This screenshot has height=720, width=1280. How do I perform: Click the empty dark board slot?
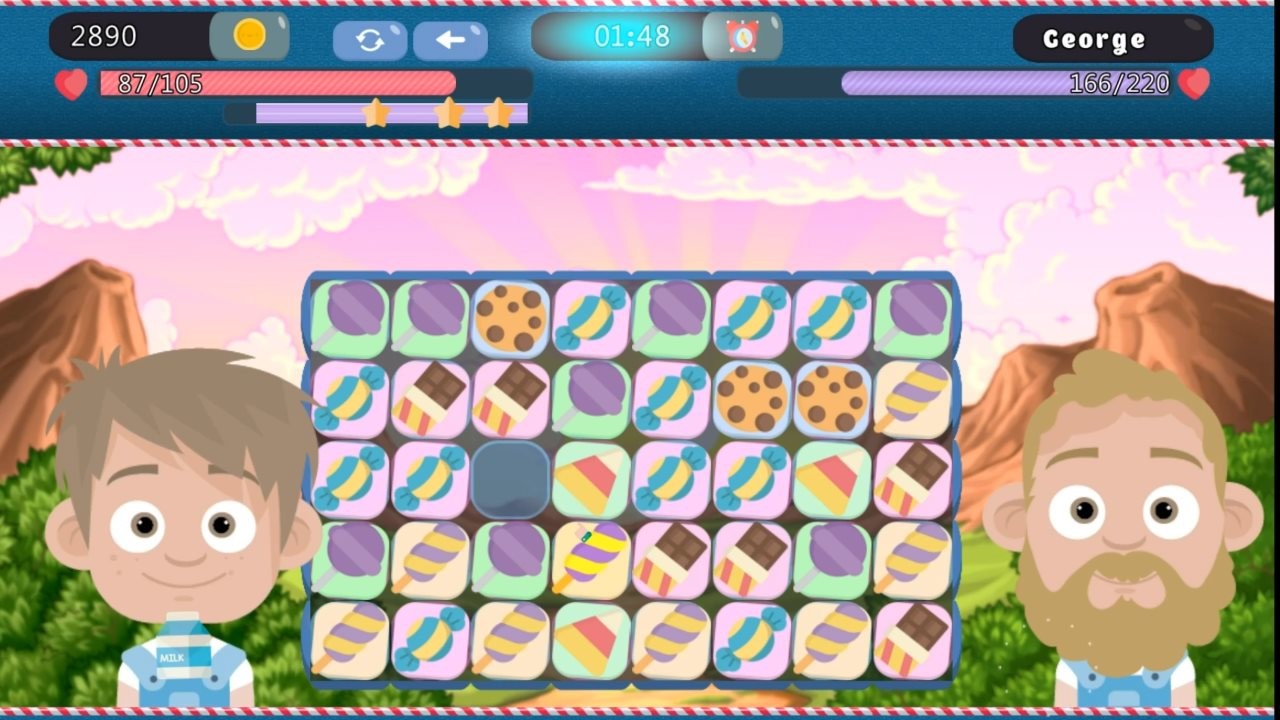click(510, 477)
